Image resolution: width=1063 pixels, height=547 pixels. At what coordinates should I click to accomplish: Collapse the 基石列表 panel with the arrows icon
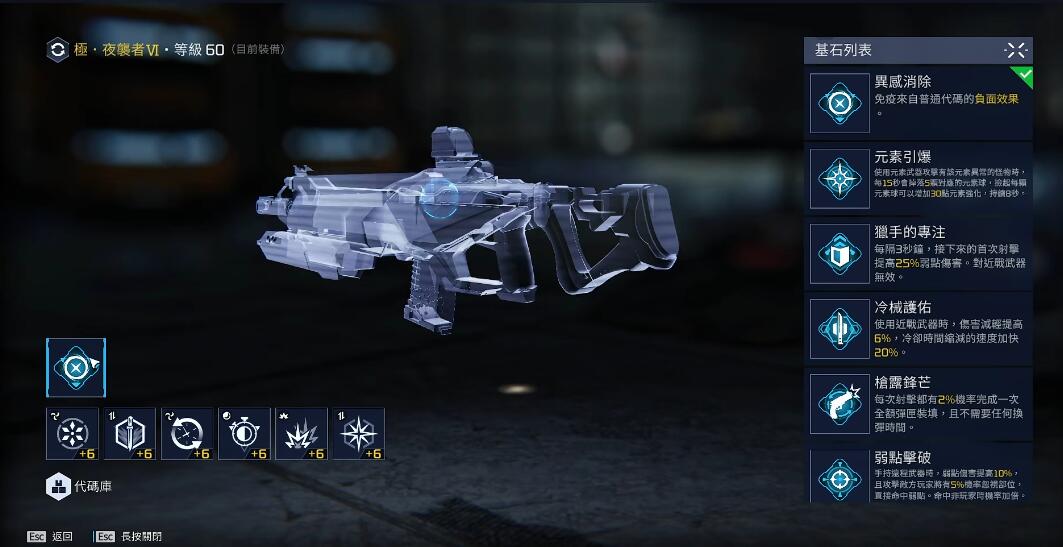click(1015, 50)
